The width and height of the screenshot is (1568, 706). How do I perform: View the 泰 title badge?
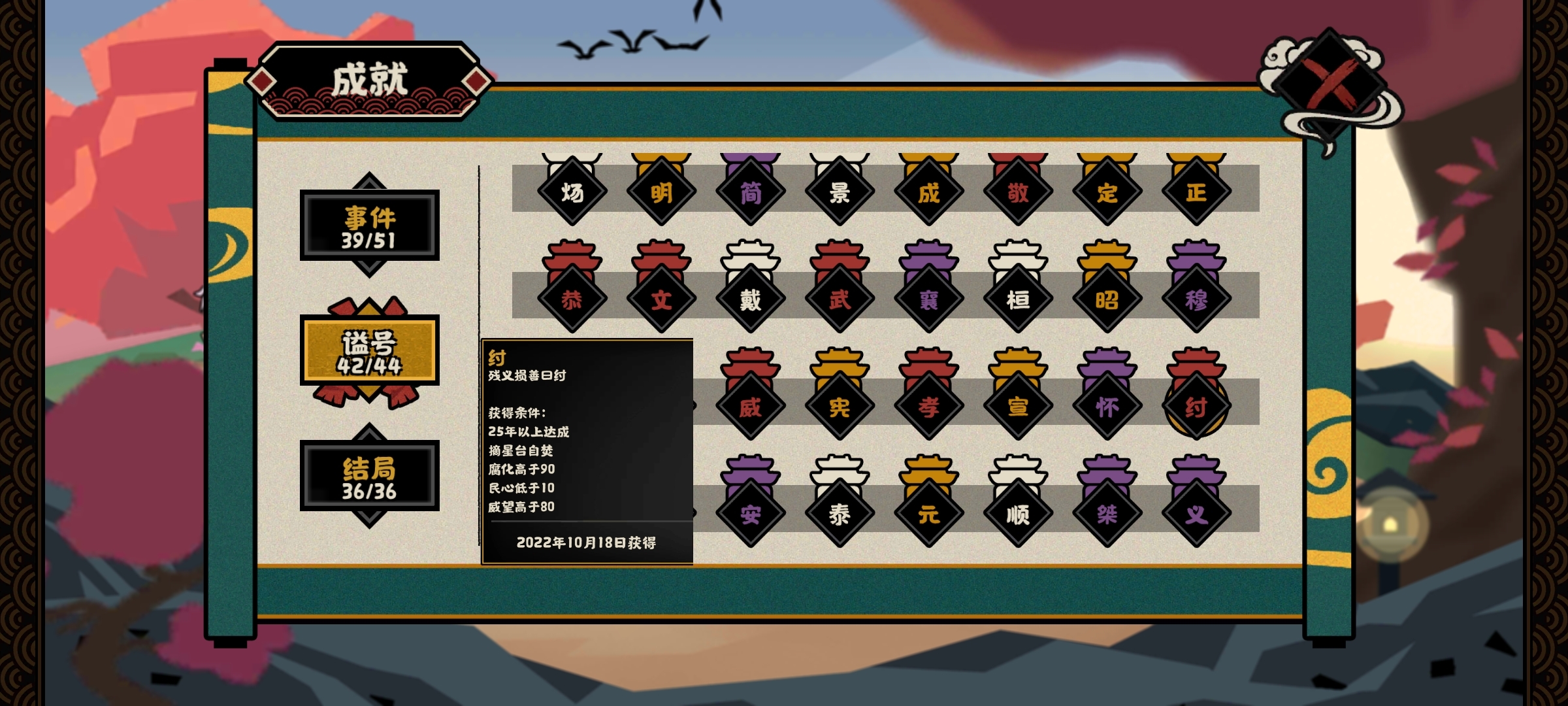840,514
